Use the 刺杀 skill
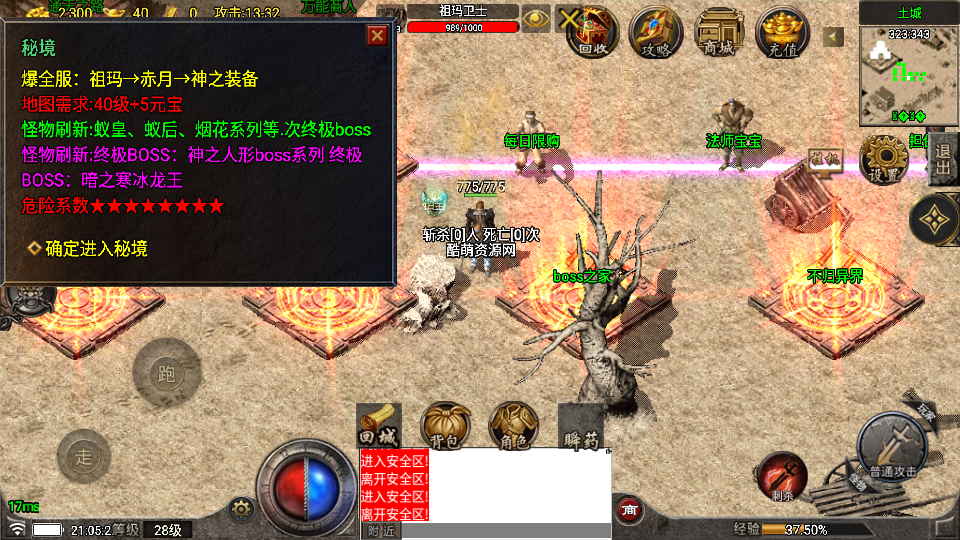Screen dimensions: 960x540 pos(782,474)
